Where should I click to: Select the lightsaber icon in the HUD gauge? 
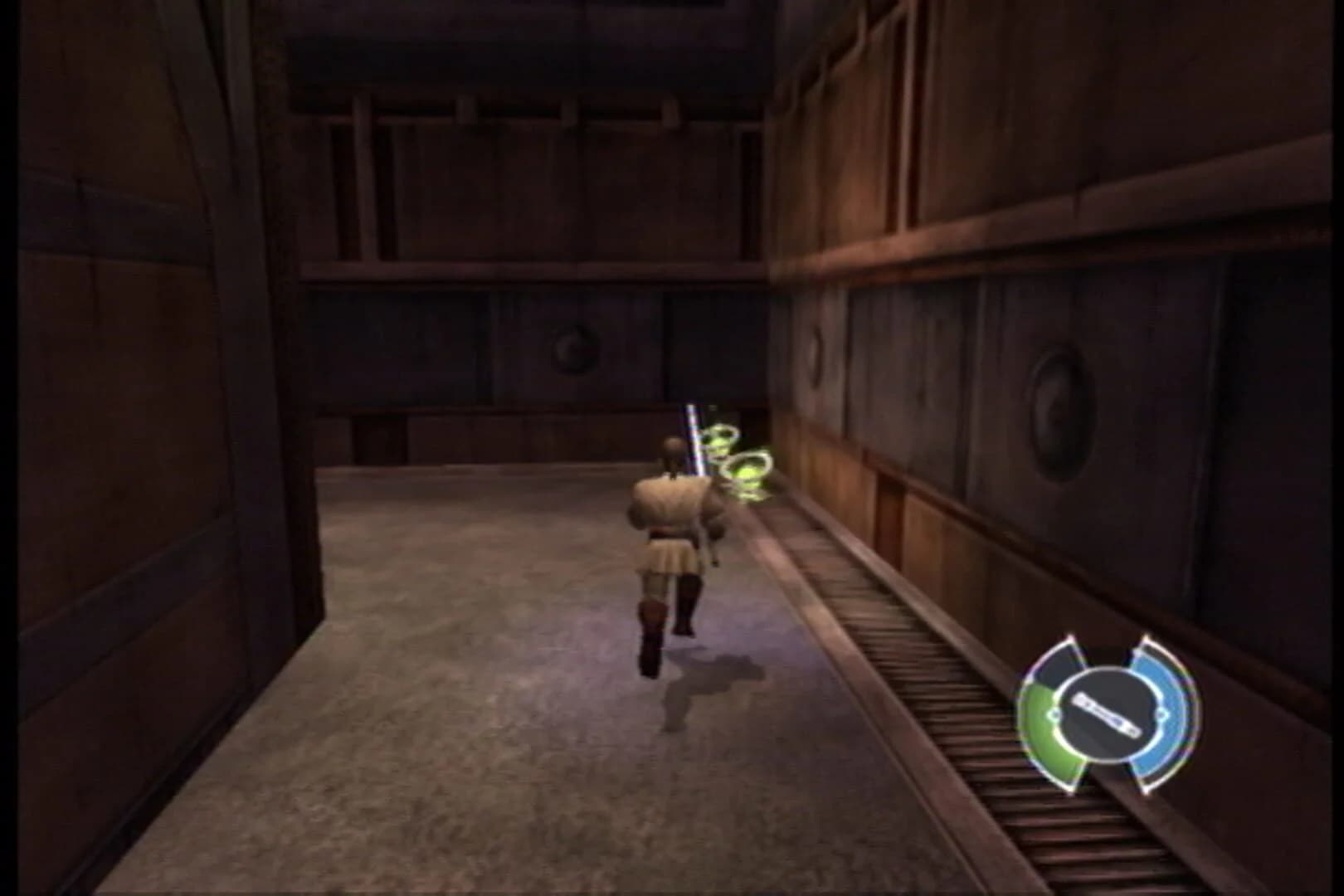(x=1107, y=712)
